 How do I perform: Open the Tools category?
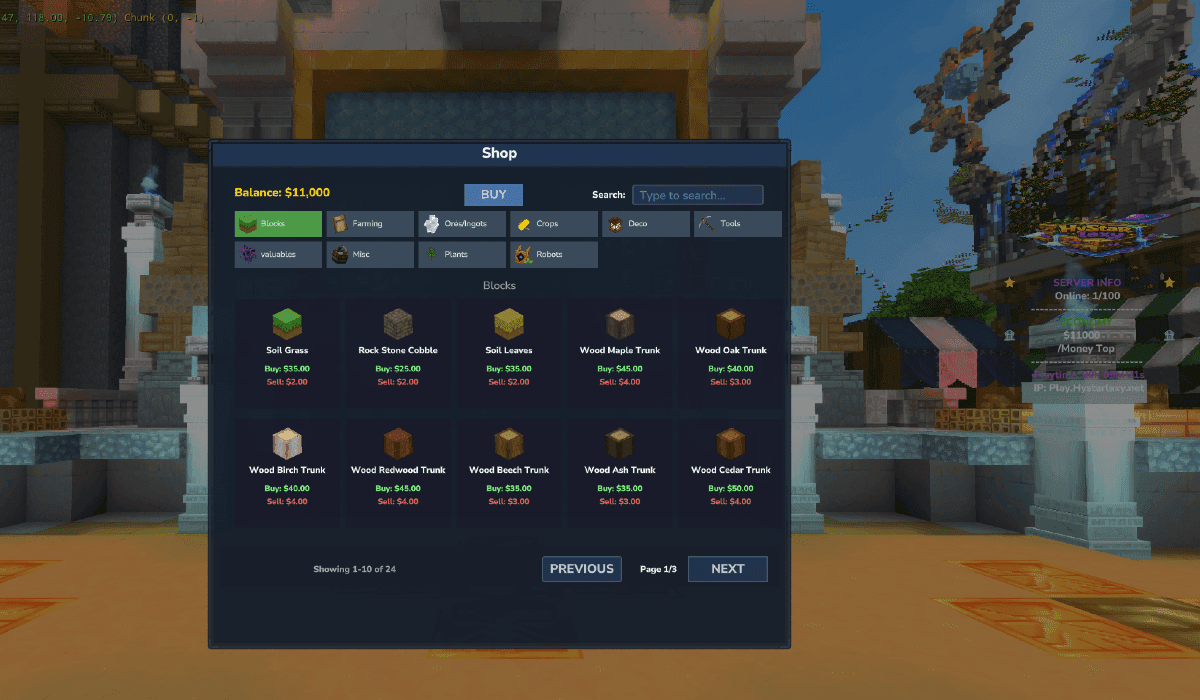[737, 224]
